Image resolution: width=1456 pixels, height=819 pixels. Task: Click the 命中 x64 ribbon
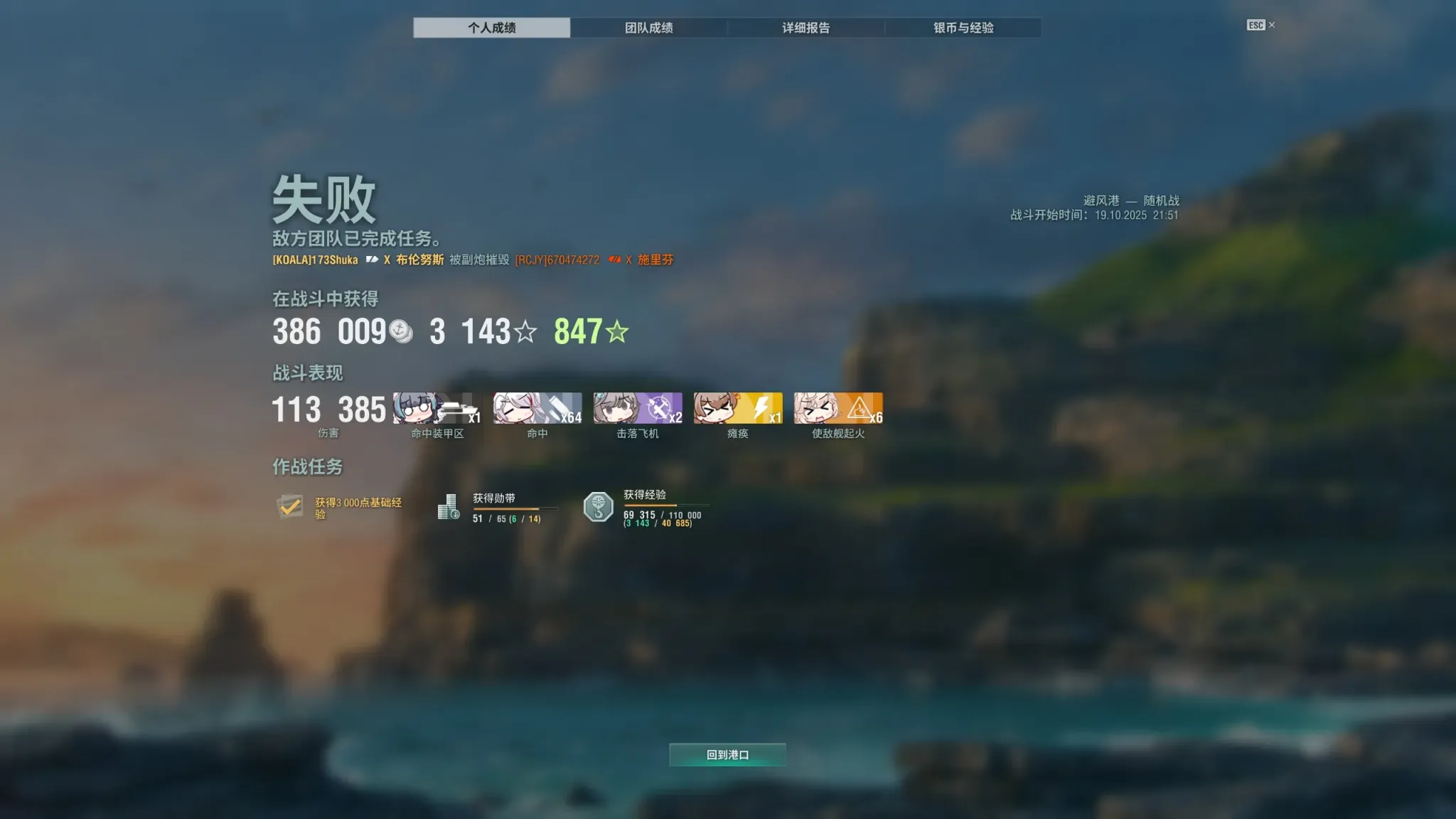(x=537, y=408)
